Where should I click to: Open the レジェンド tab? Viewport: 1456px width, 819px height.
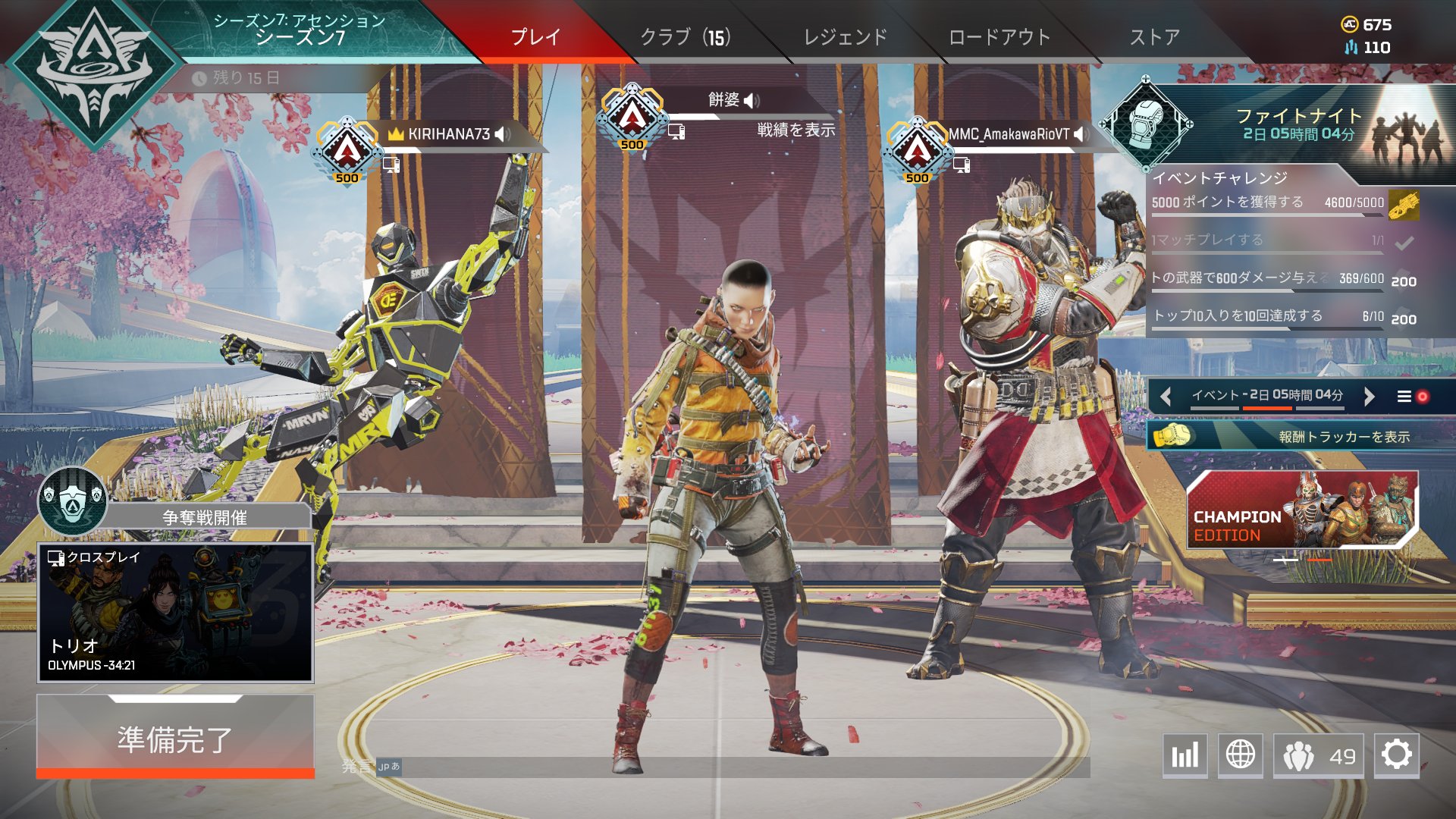pos(845,36)
